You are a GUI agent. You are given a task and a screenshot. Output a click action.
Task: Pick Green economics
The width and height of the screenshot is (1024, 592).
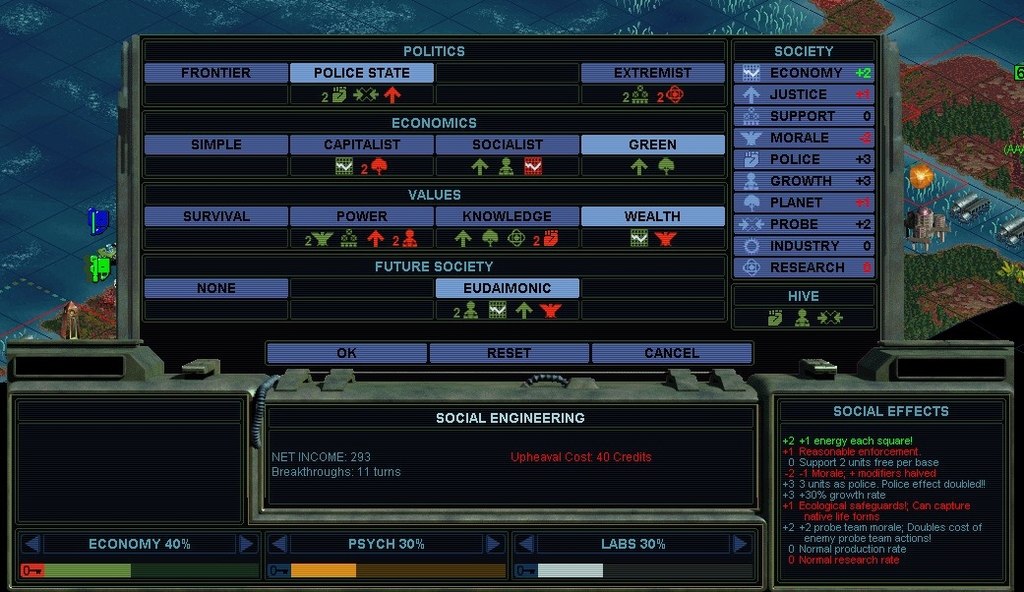point(652,145)
